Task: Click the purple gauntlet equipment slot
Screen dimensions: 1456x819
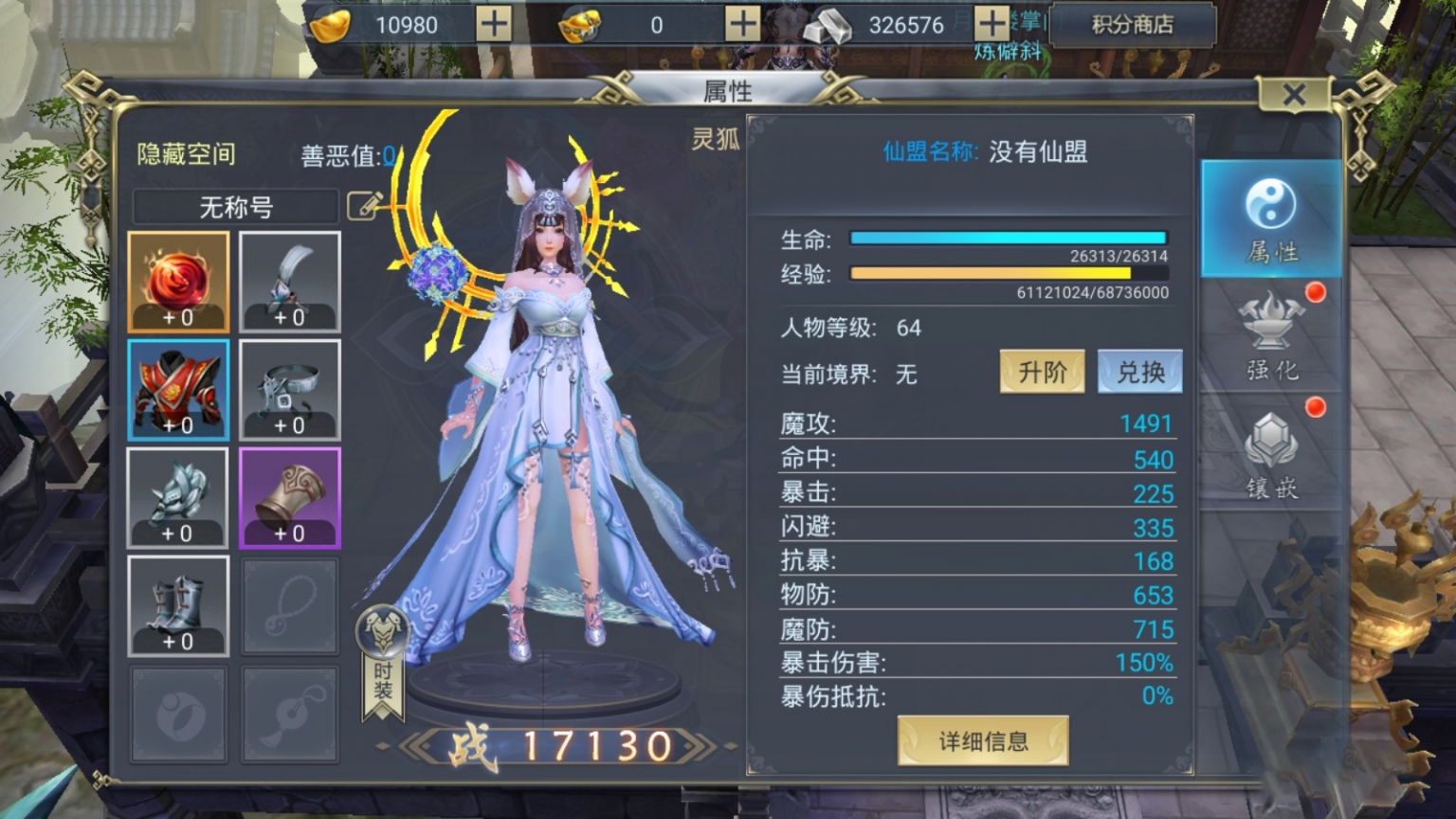Action: (289, 497)
